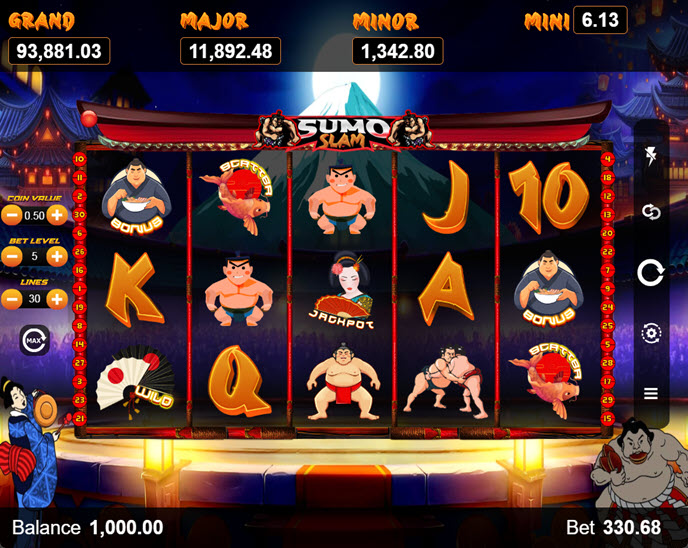Add more paylines with the plus button
This screenshot has height=548, width=688.
click(x=58, y=298)
